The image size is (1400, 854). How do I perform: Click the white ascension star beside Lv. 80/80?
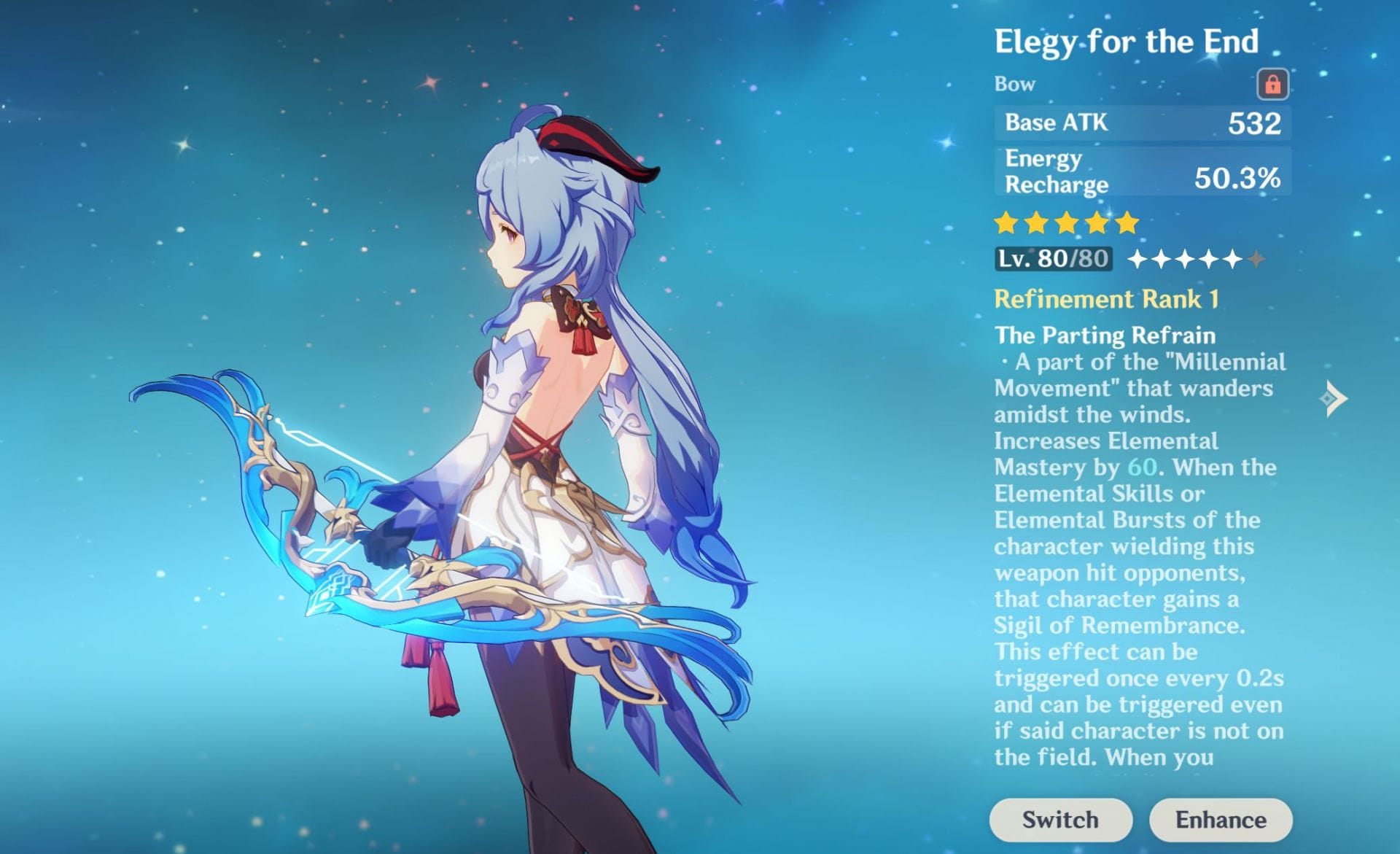1137,260
